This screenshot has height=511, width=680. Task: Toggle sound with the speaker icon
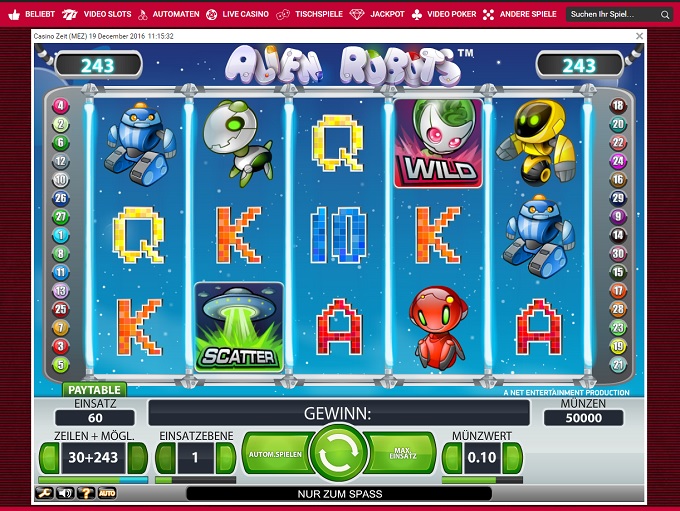pos(66,493)
